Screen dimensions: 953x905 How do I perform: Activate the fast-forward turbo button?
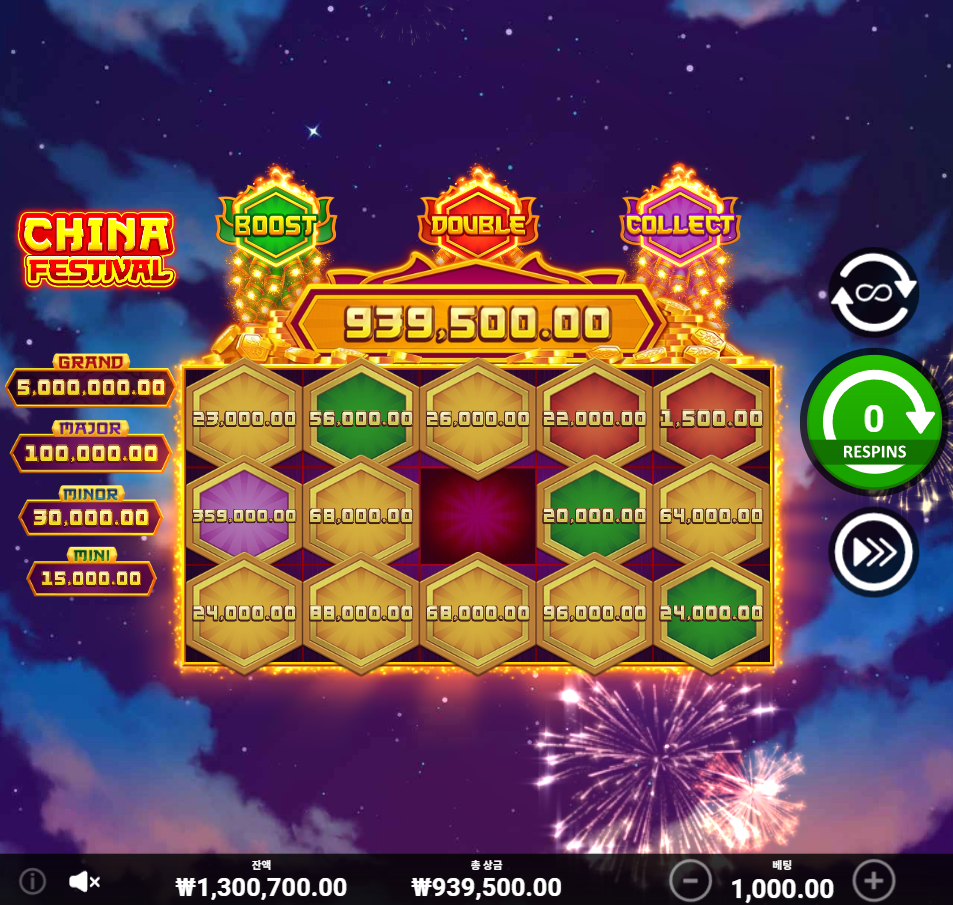(x=873, y=552)
